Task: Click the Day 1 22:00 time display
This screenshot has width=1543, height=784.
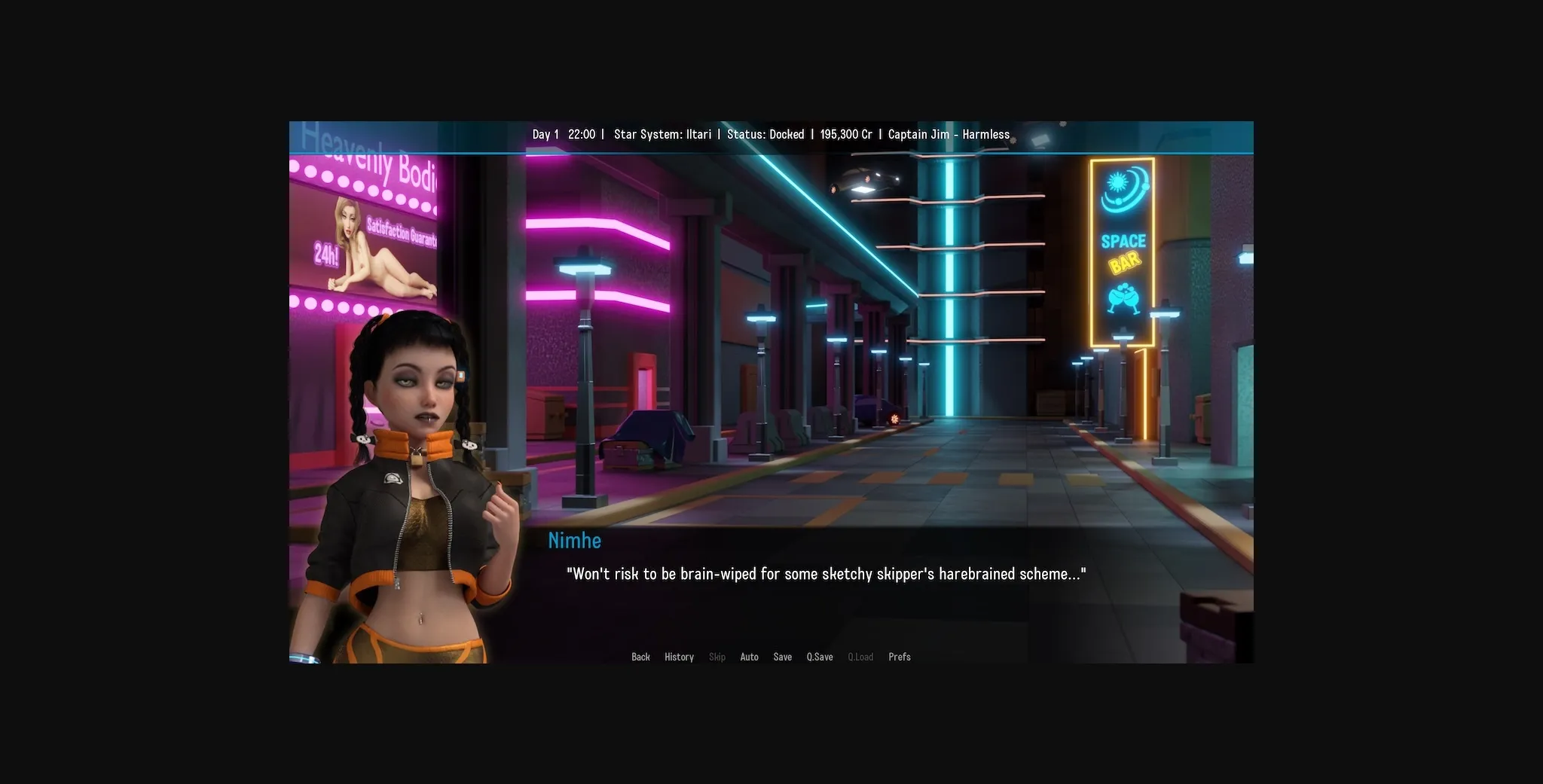Action: coord(564,134)
